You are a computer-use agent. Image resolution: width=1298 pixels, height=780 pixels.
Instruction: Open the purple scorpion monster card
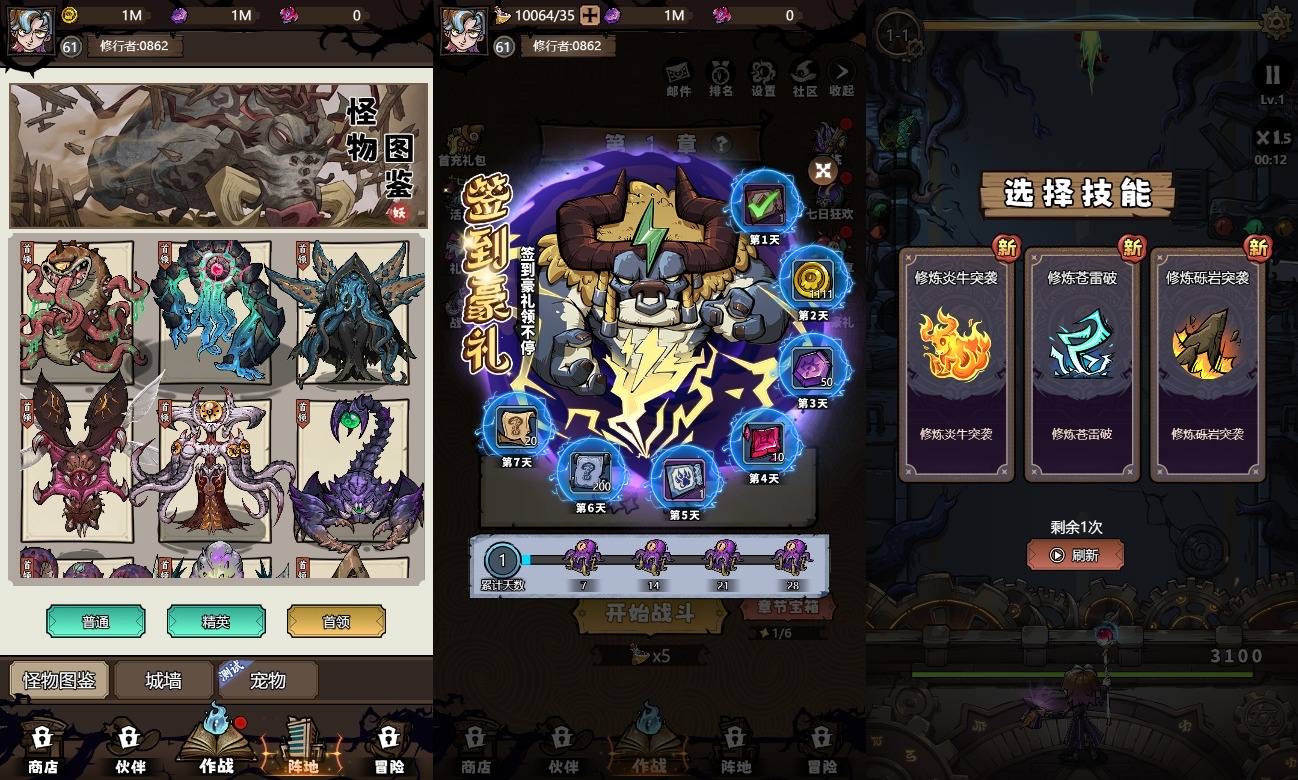coord(353,472)
